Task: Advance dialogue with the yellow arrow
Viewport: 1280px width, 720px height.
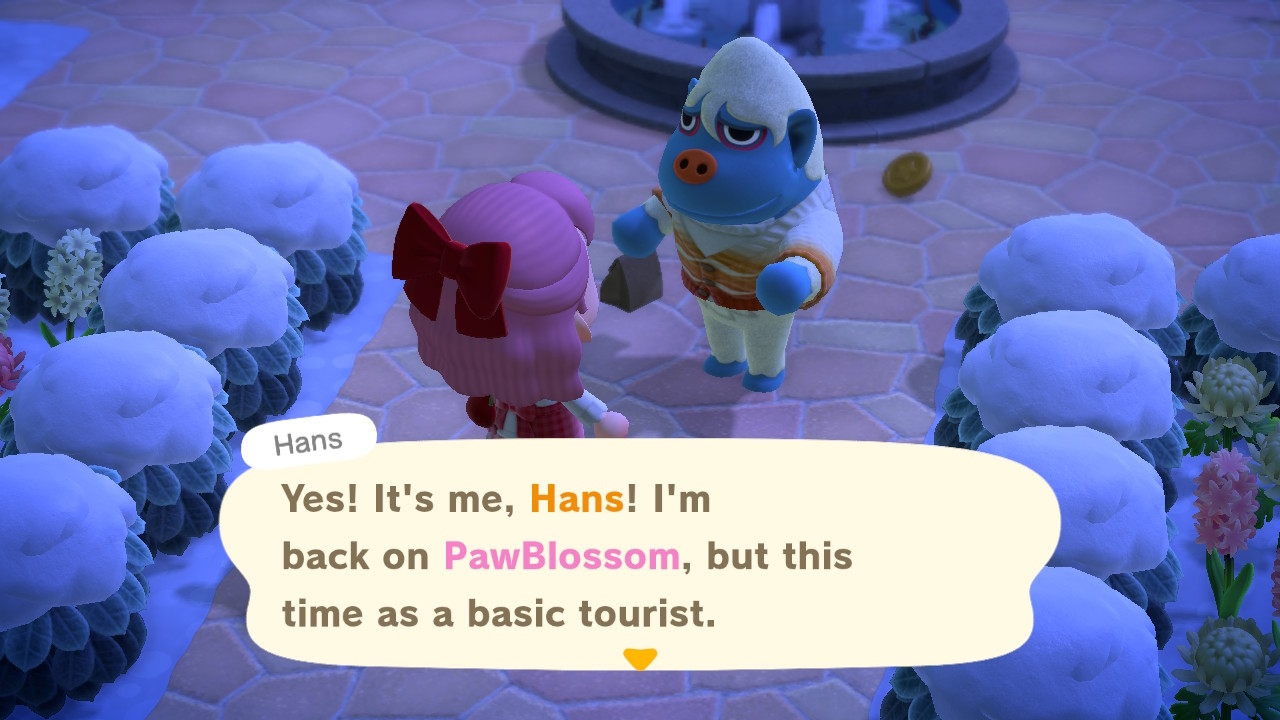Action: click(639, 658)
